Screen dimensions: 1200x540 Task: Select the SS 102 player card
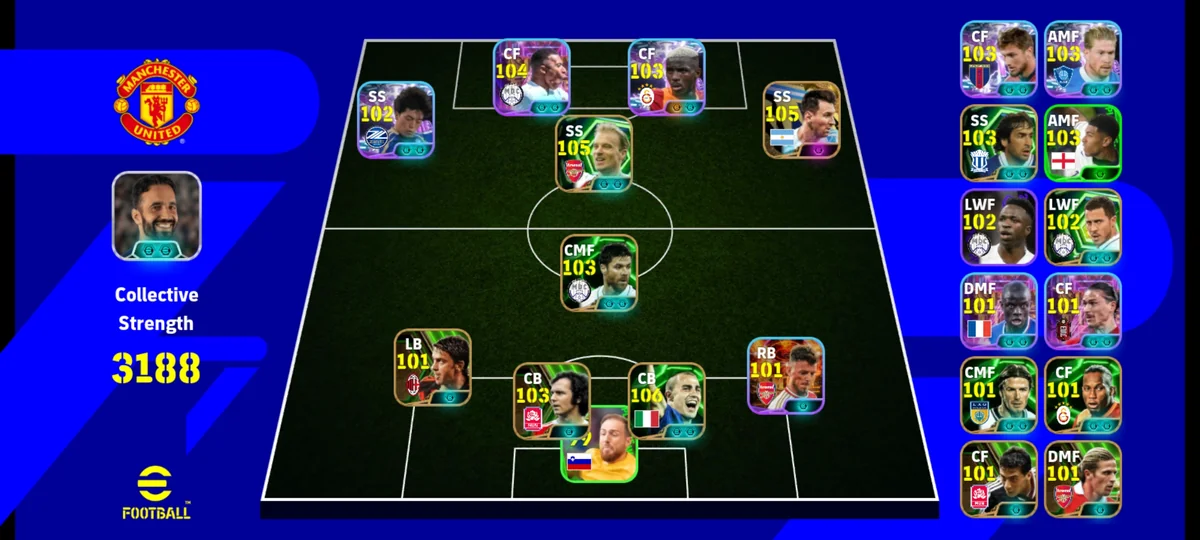pyautogui.click(x=396, y=120)
